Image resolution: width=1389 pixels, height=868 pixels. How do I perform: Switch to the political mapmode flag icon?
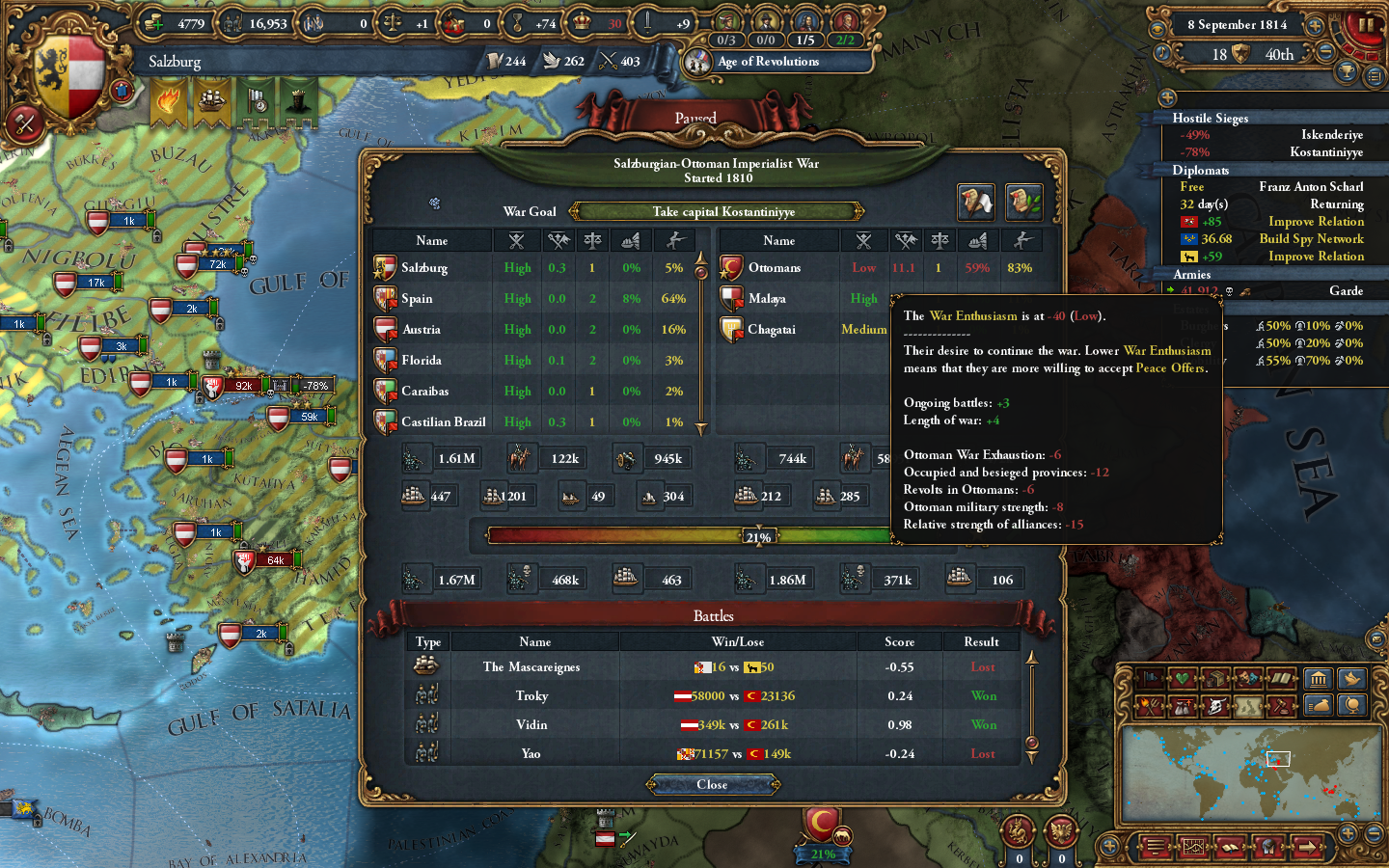tap(1151, 679)
